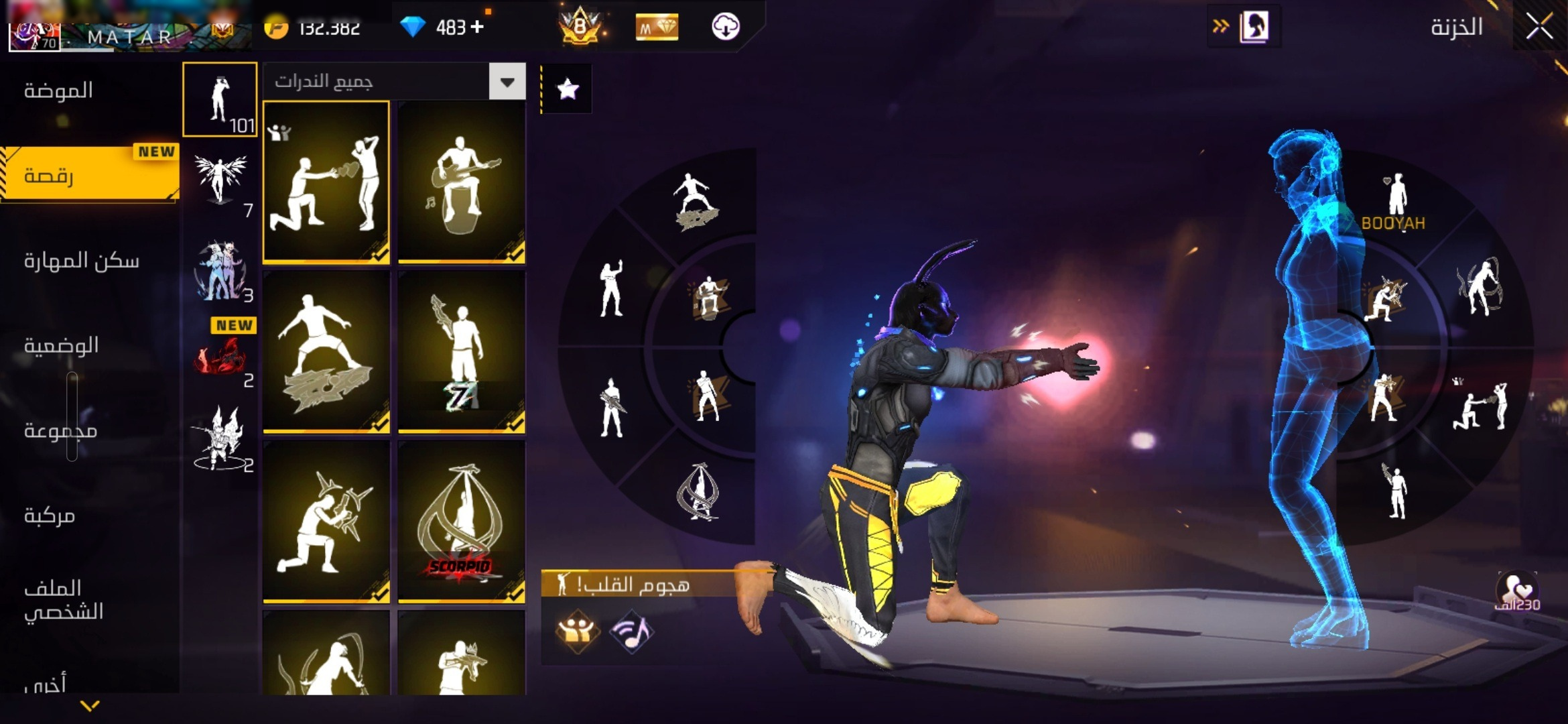This screenshot has width=1568, height=724.
Task: Select the heart proposal emote tile
Action: click(326, 181)
